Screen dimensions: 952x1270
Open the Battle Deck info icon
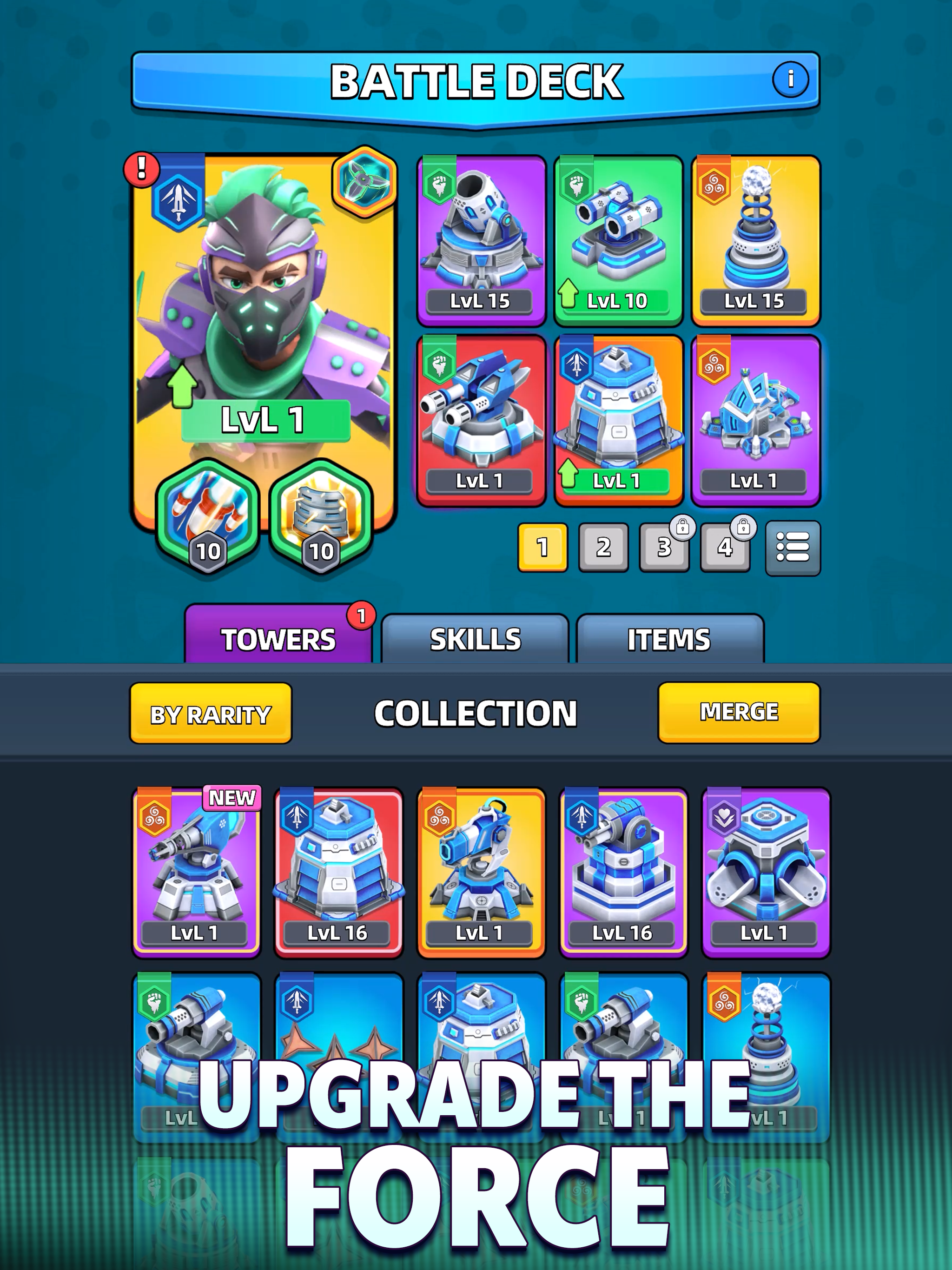point(791,80)
